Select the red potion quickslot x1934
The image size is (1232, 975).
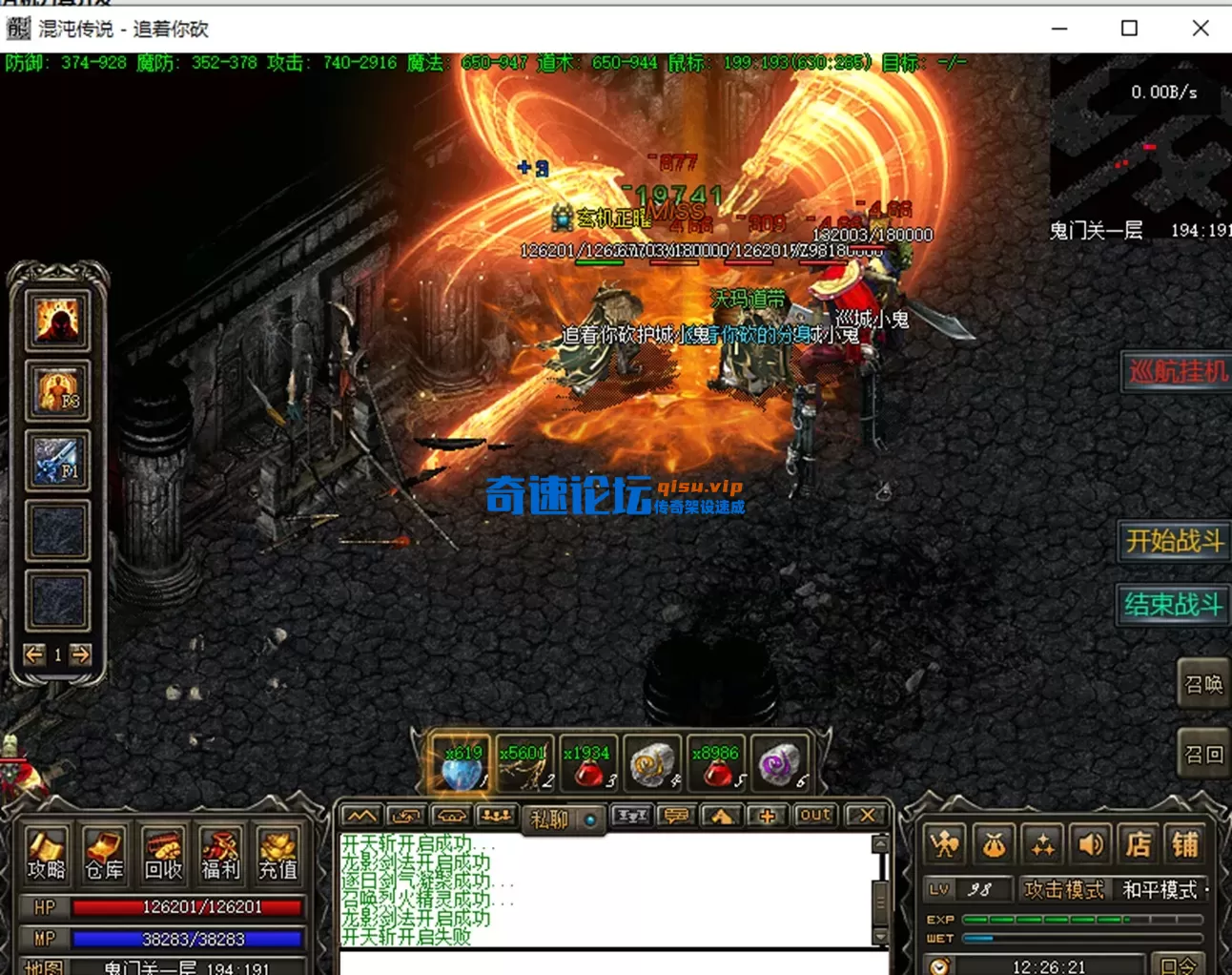pyautogui.click(x=588, y=763)
